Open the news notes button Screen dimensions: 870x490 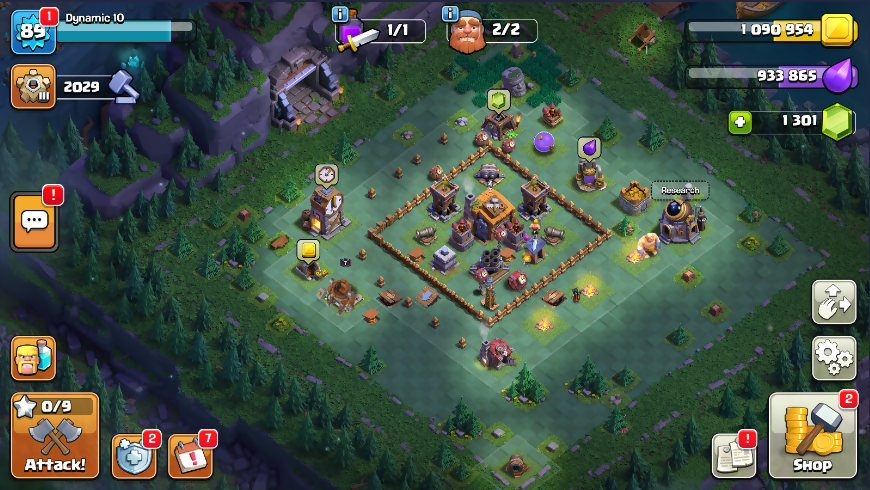click(733, 456)
